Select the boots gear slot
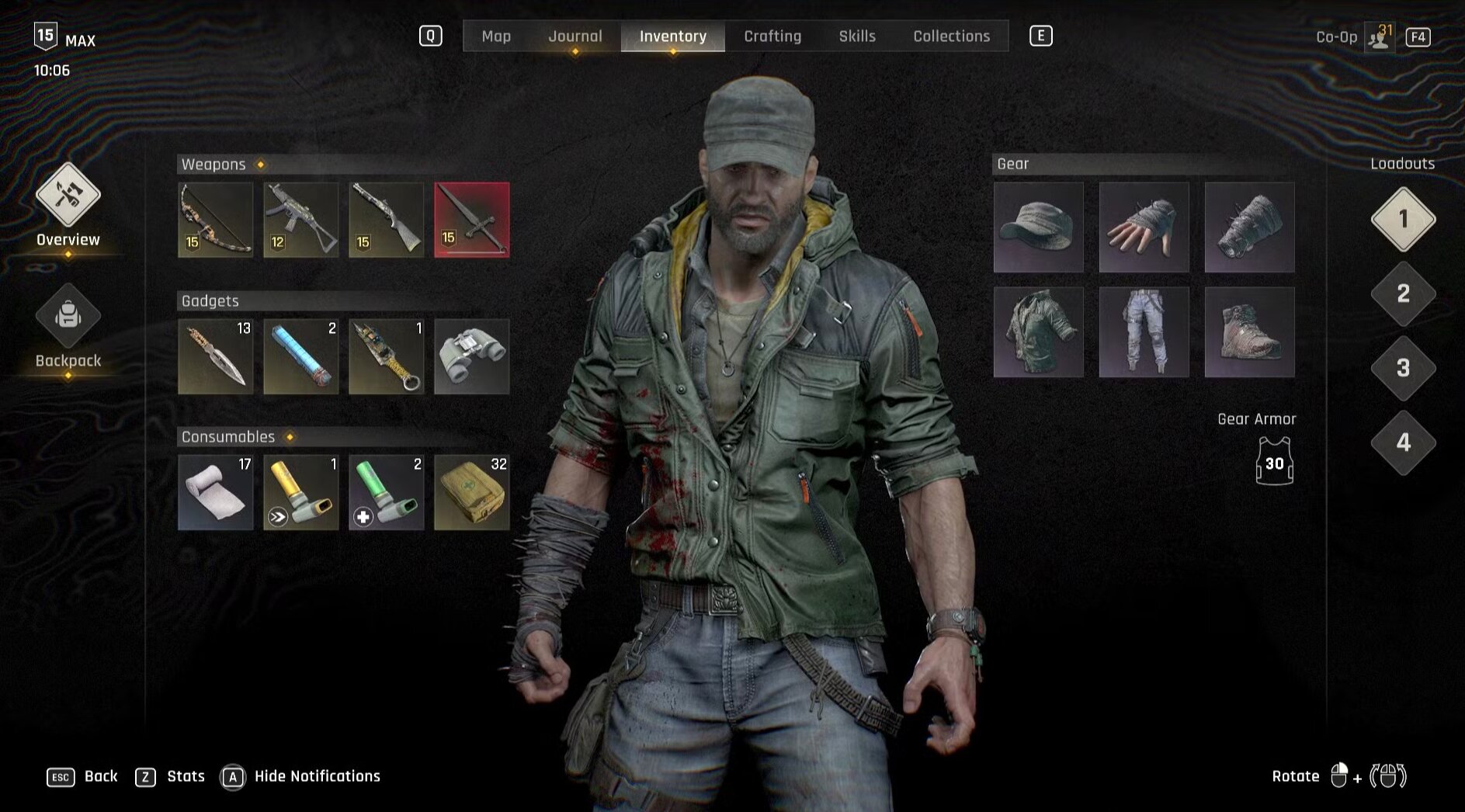This screenshot has height=812, width=1465. (x=1249, y=332)
